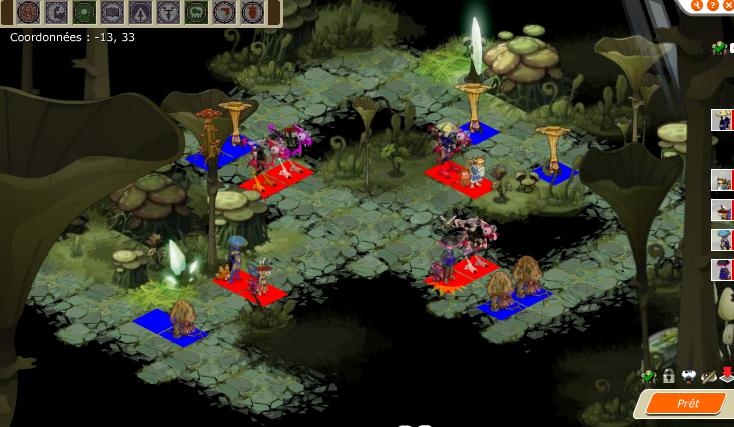
Task: Select the pine tree triangle icon
Action: (x=140, y=13)
